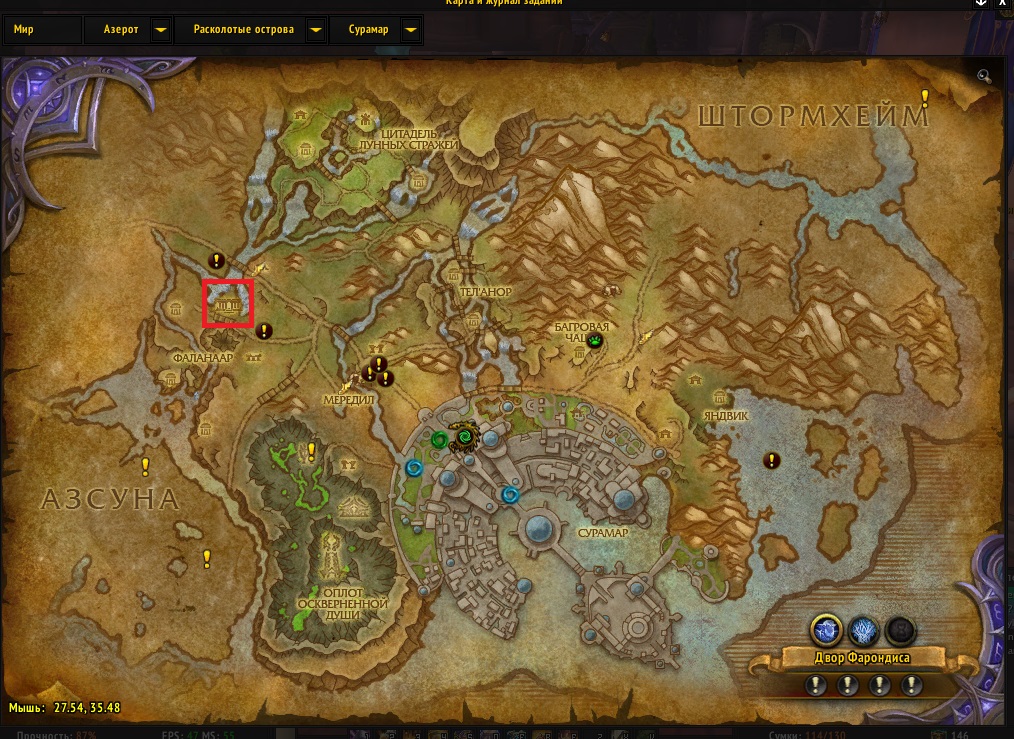
Task: Select the map icon inside the red square
Action: pyautogui.click(x=228, y=303)
